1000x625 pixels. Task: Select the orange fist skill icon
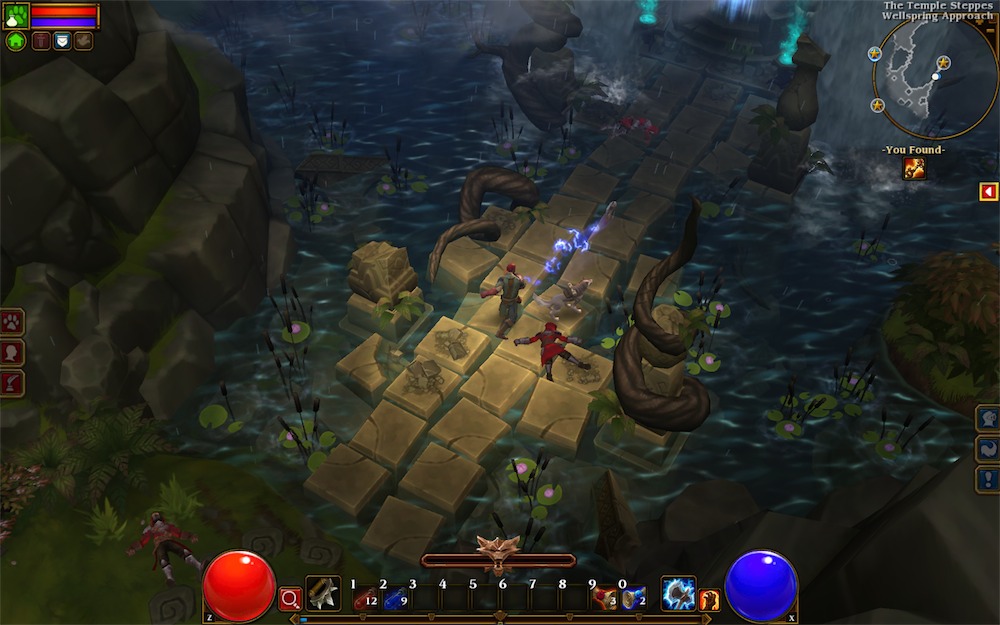pos(710,600)
